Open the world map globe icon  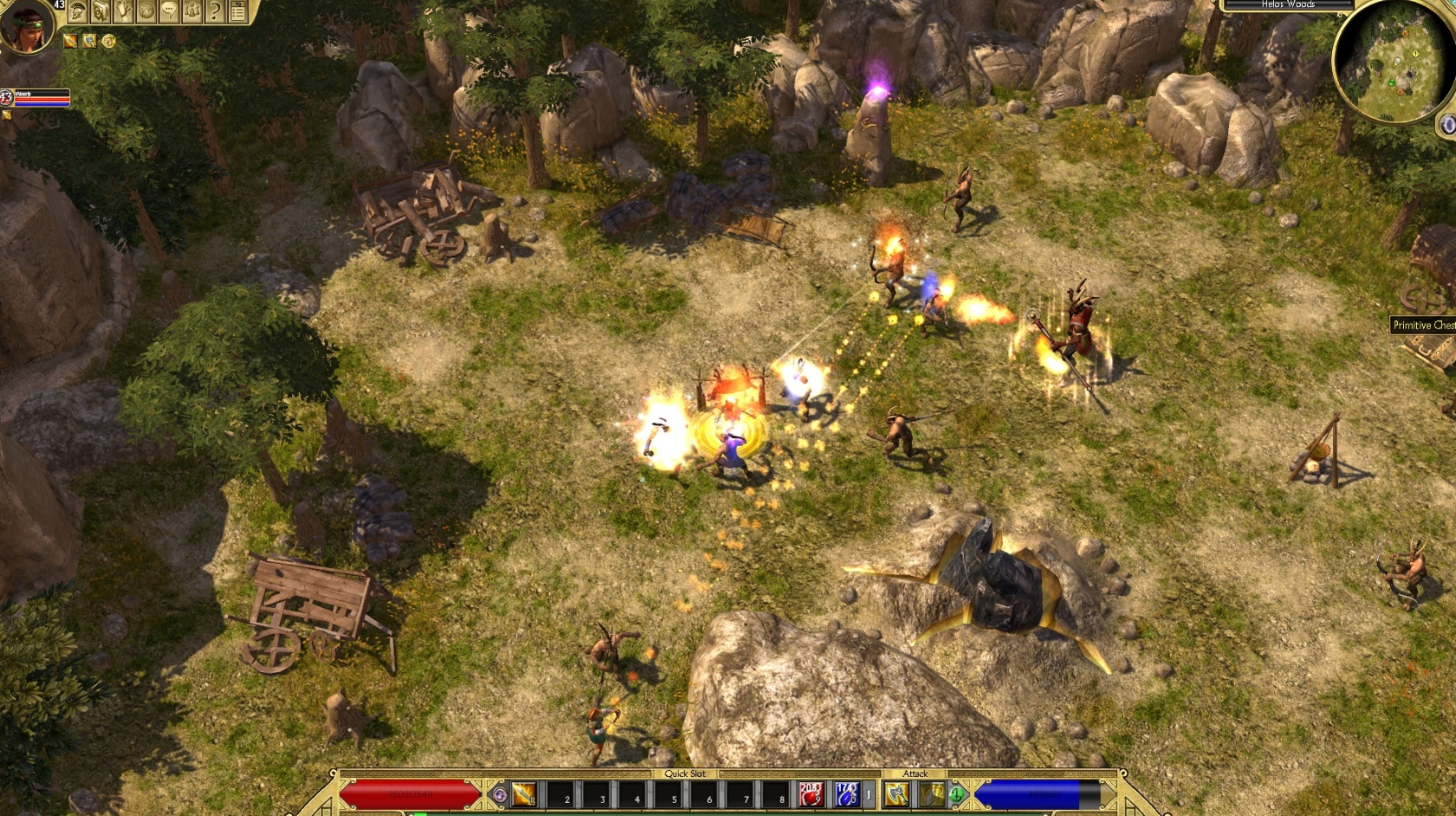146,10
